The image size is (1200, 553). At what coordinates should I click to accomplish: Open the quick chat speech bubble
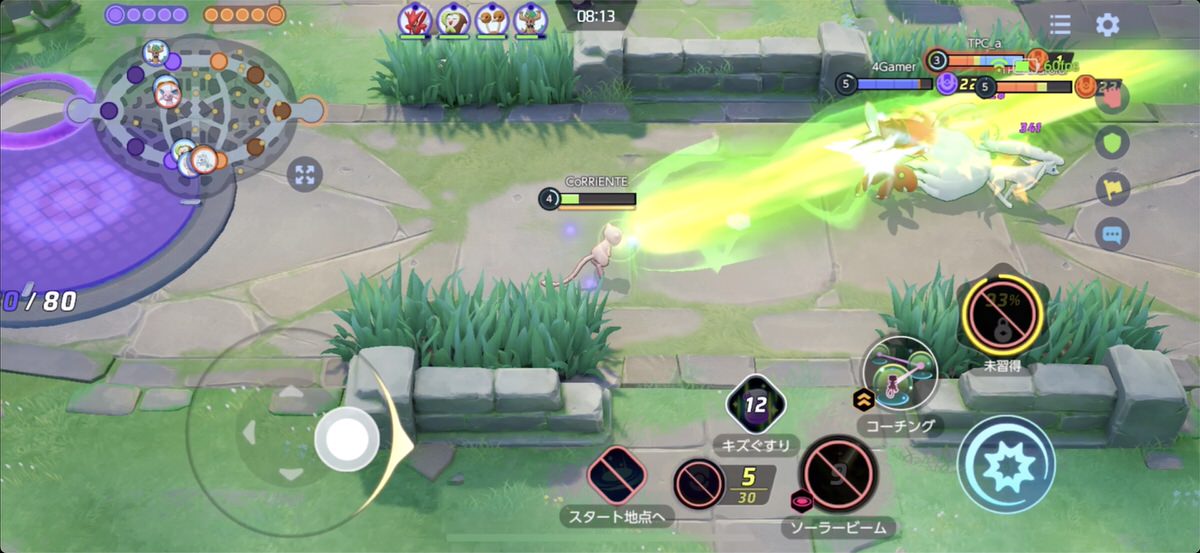tap(1112, 235)
